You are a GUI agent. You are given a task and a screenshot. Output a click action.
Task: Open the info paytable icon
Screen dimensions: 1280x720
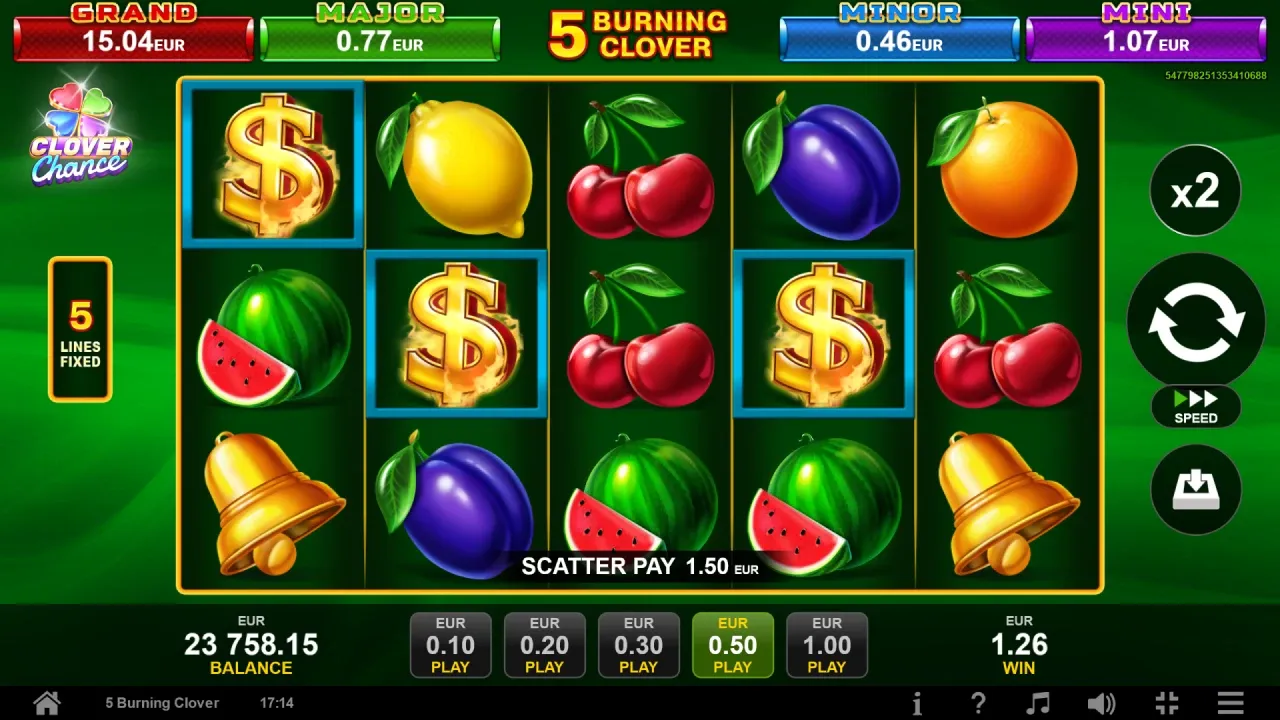point(917,703)
